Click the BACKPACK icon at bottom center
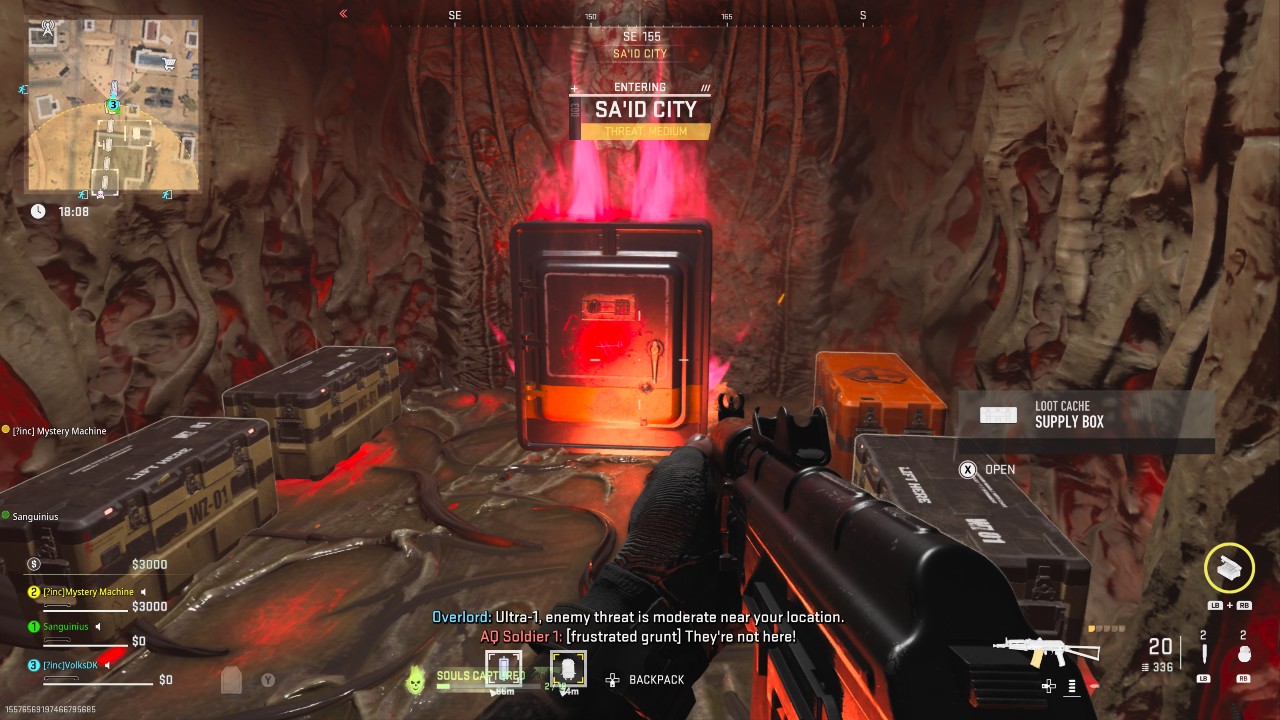 [x=610, y=680]
